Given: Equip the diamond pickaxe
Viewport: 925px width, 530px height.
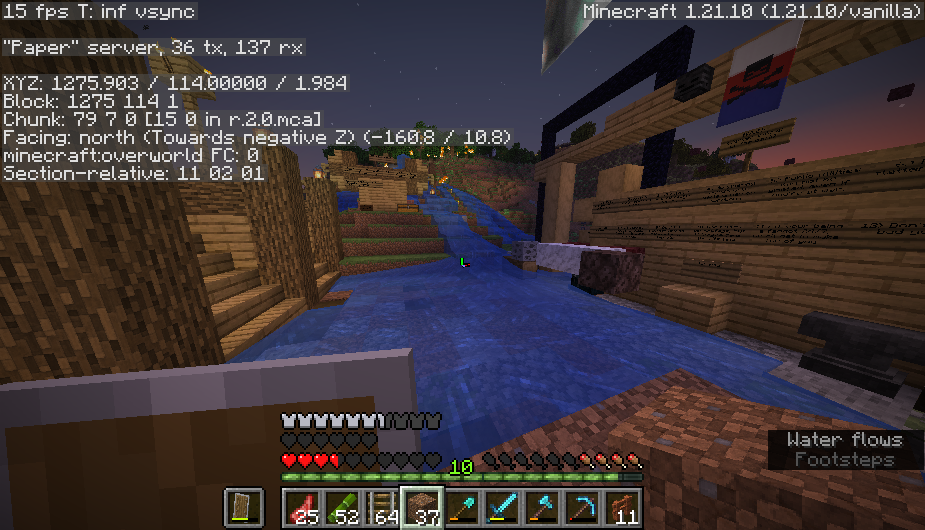Looking at the screenshot, I should pyautogui.click(x=581, y=508).
